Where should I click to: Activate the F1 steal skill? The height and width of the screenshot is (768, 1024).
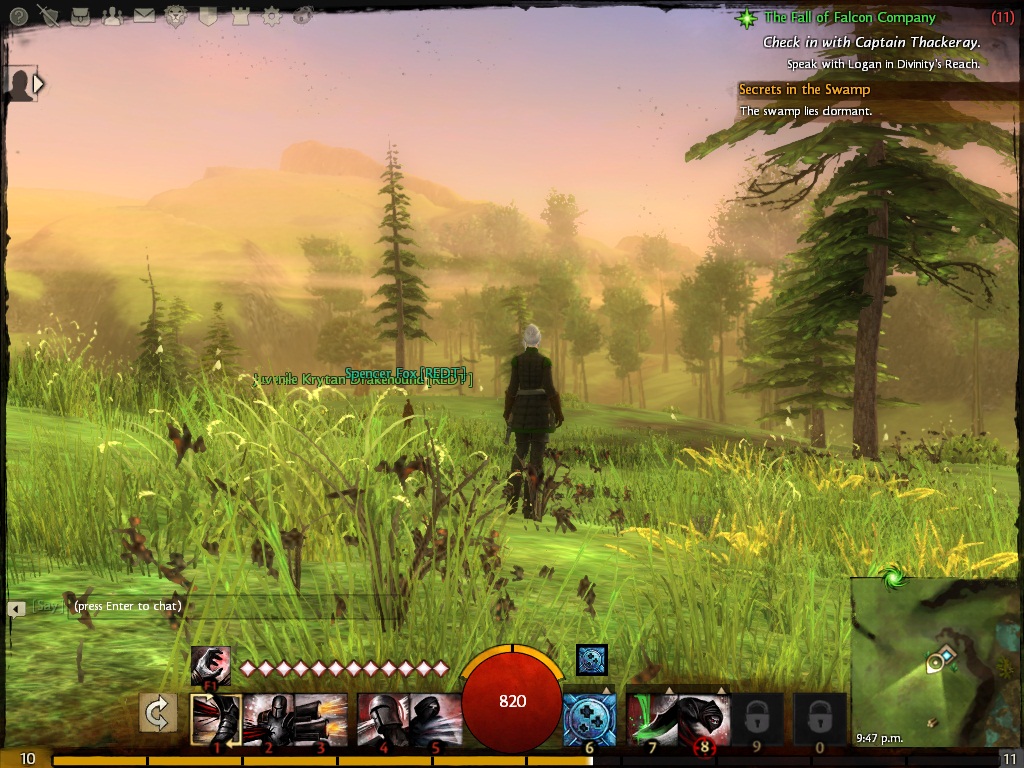210,665
